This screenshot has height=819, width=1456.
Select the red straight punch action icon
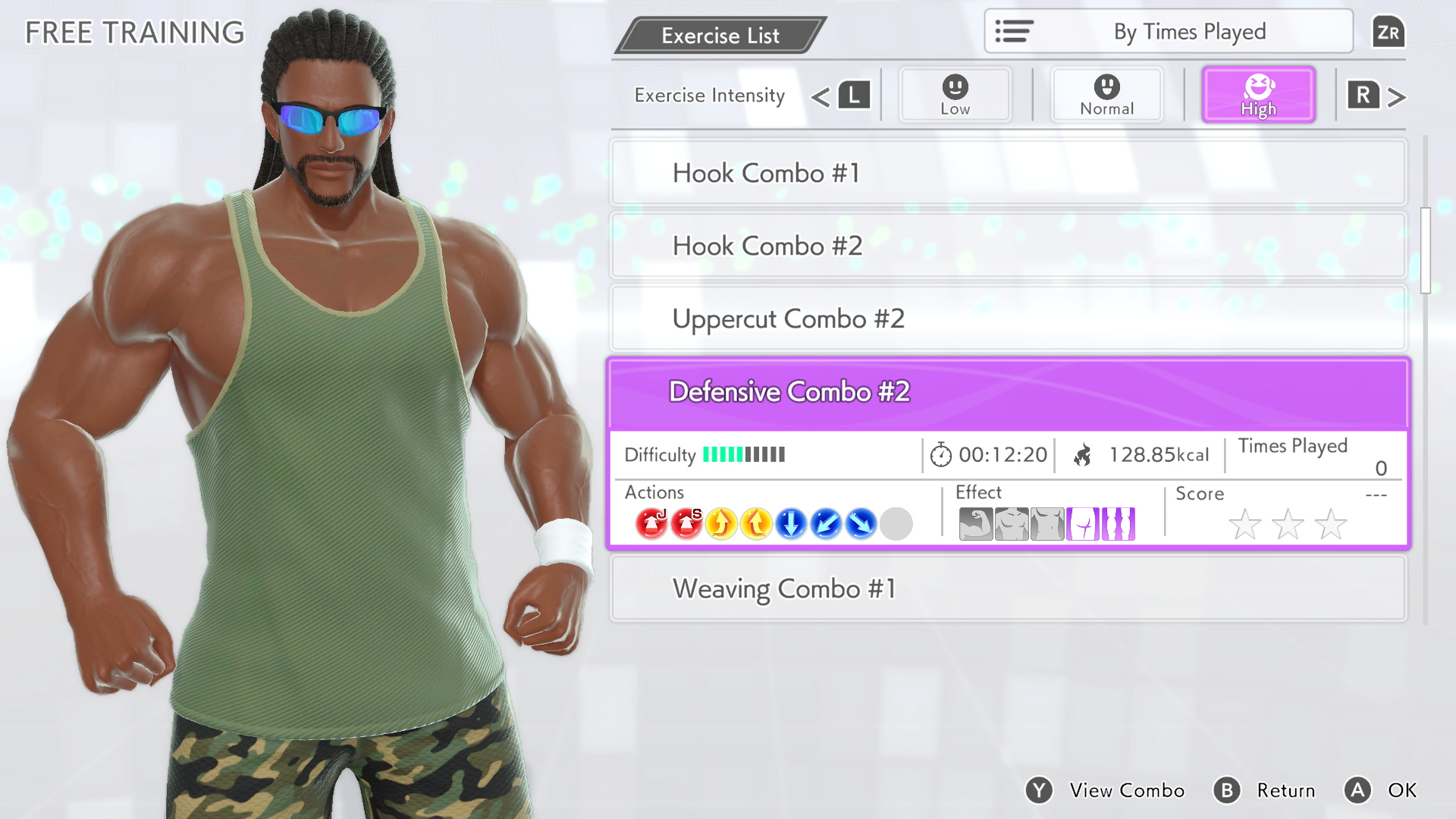[x=687, y=523]
